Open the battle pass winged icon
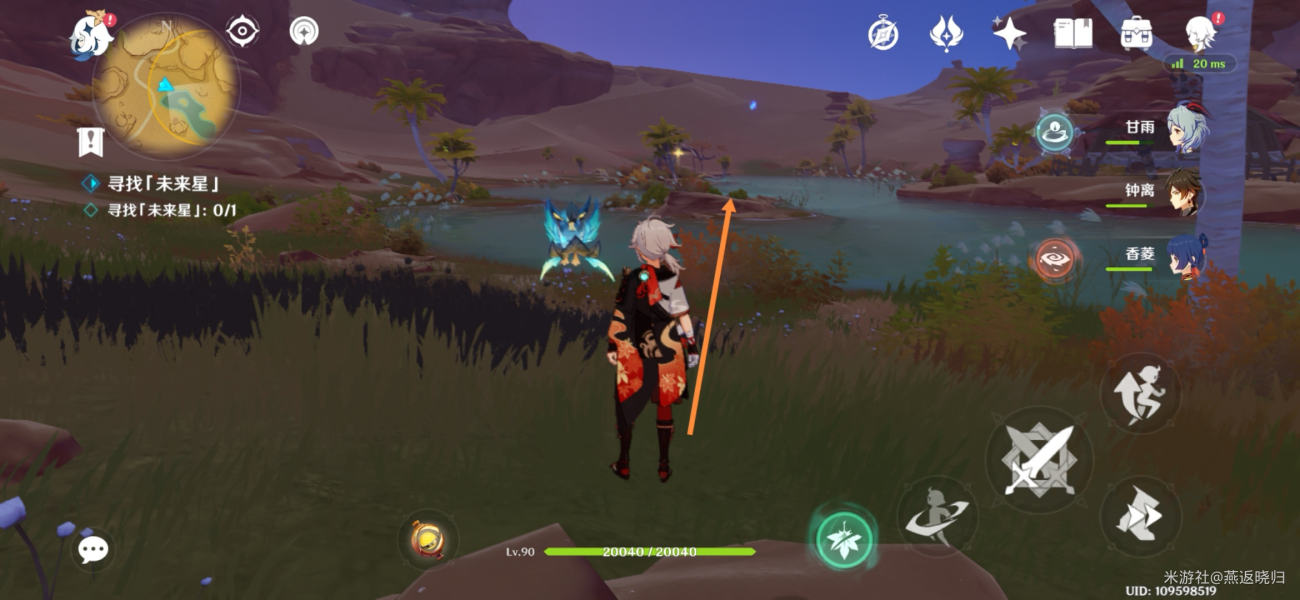The image size is (1300, 600). pyautogui.click(x=945, y=33)
